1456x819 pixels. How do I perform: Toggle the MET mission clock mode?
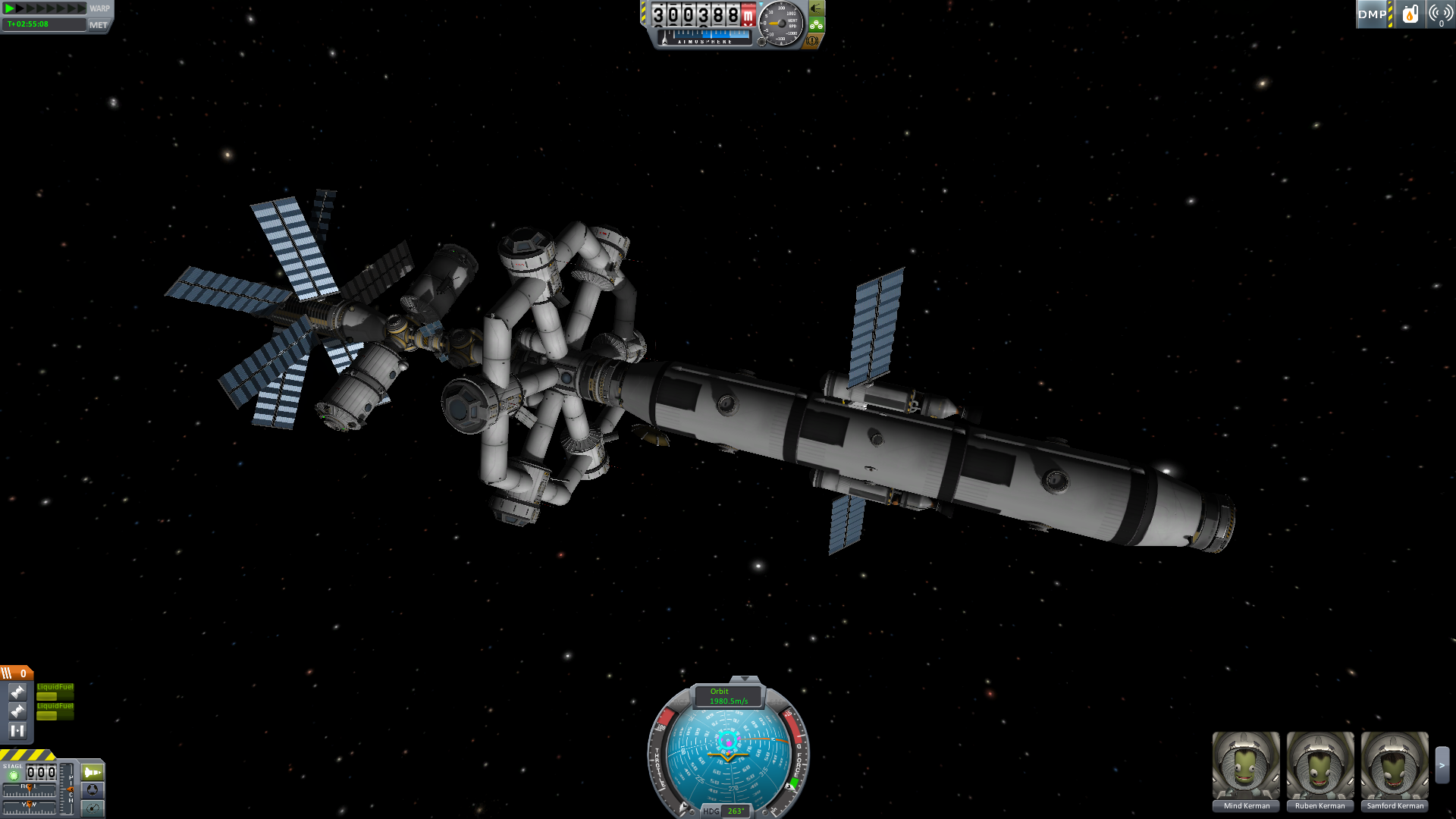99,25
